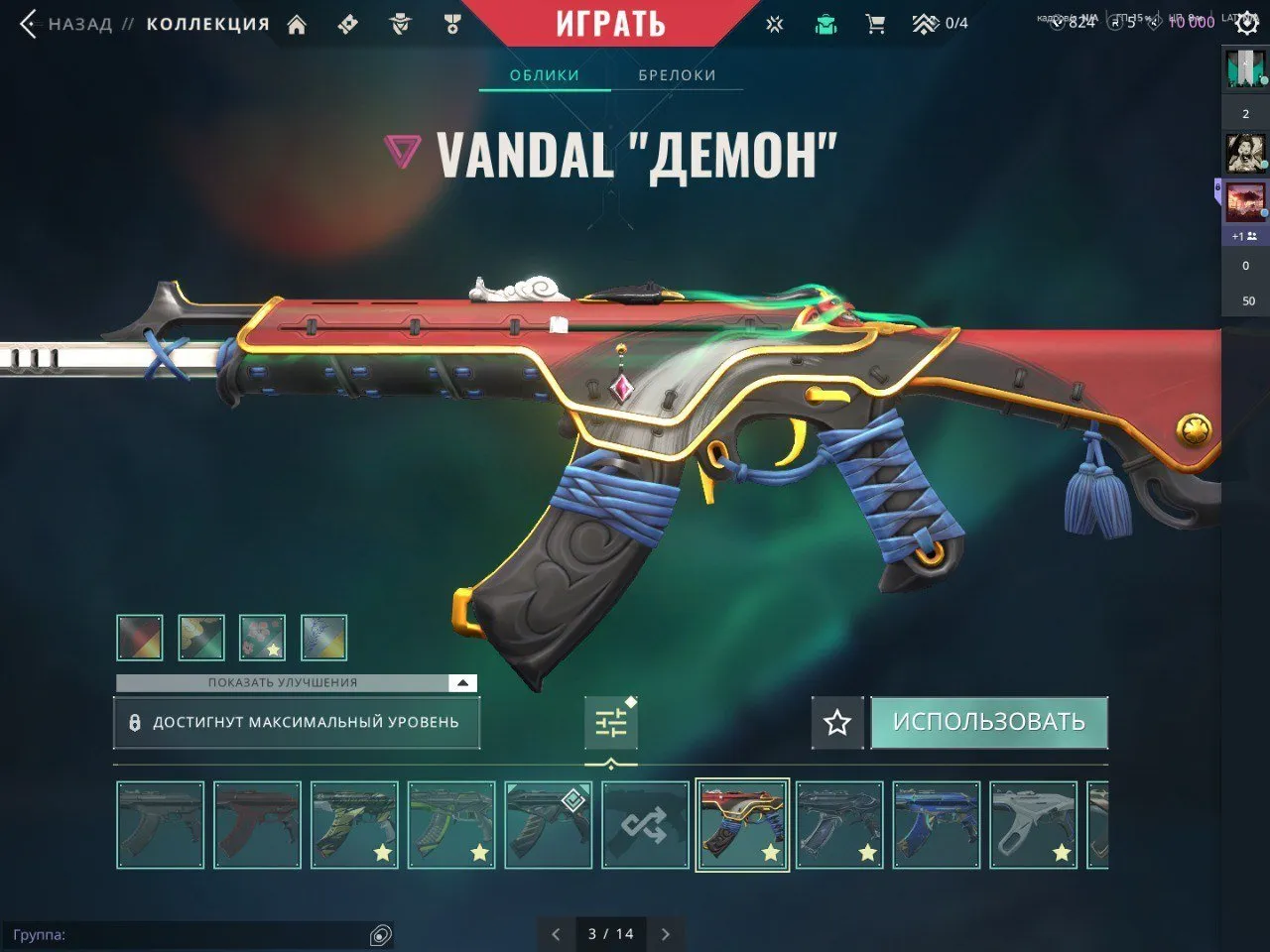The width and height of the screenshot is (1270, 952).
Task: Open the settings gear in the corner
Action: (1247, 22)
